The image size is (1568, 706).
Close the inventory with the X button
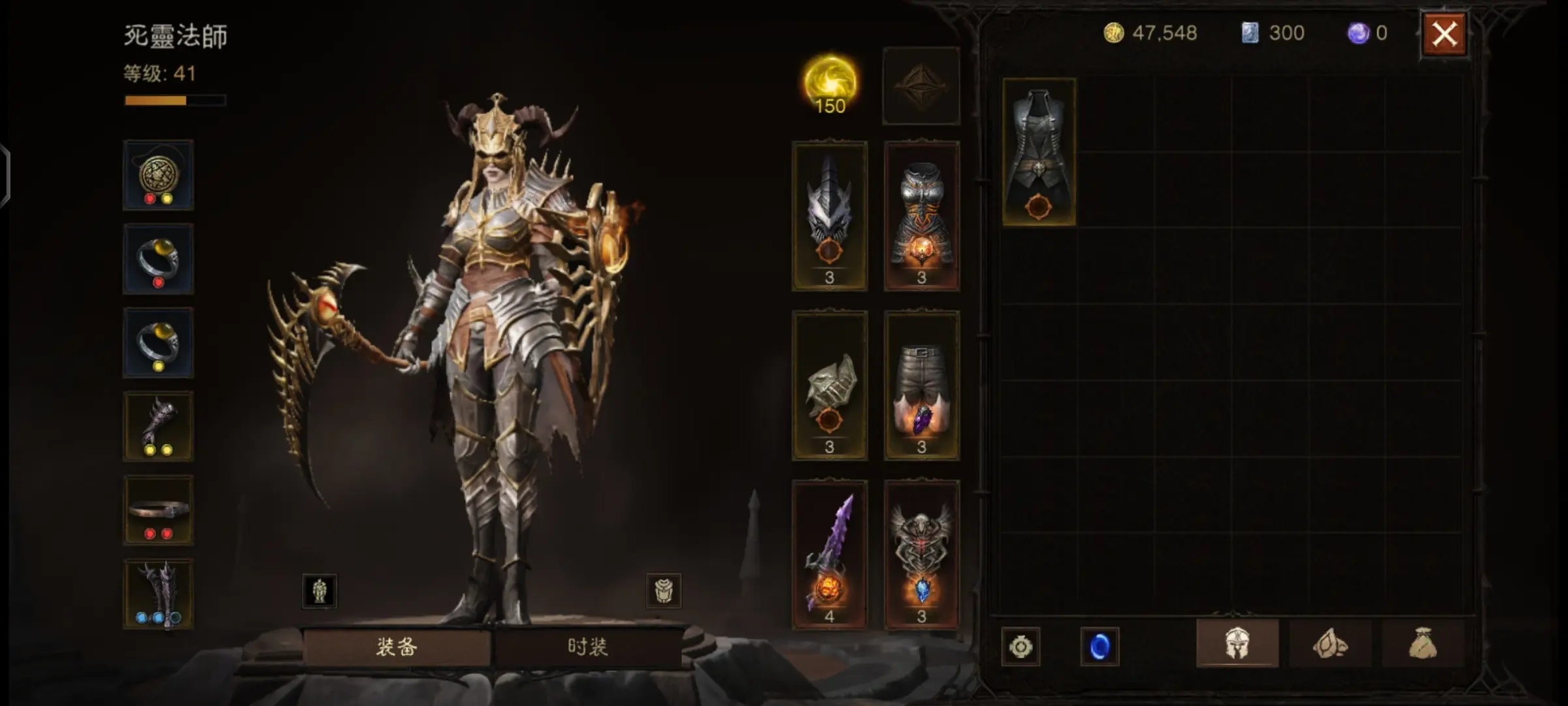tap(1444, 34)
